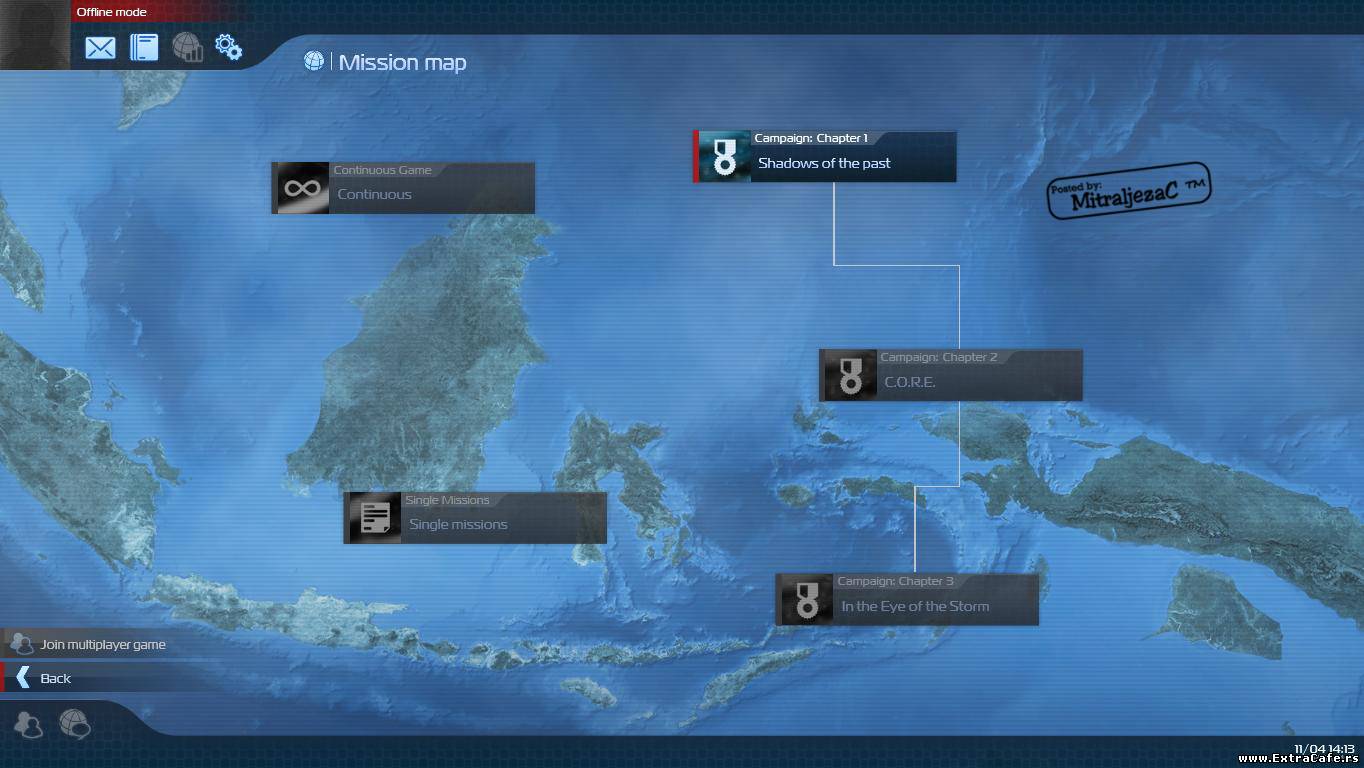Select Chapter 3 In the Eye of the Storm
1364x768 pixels.
(x=908, y=599)
